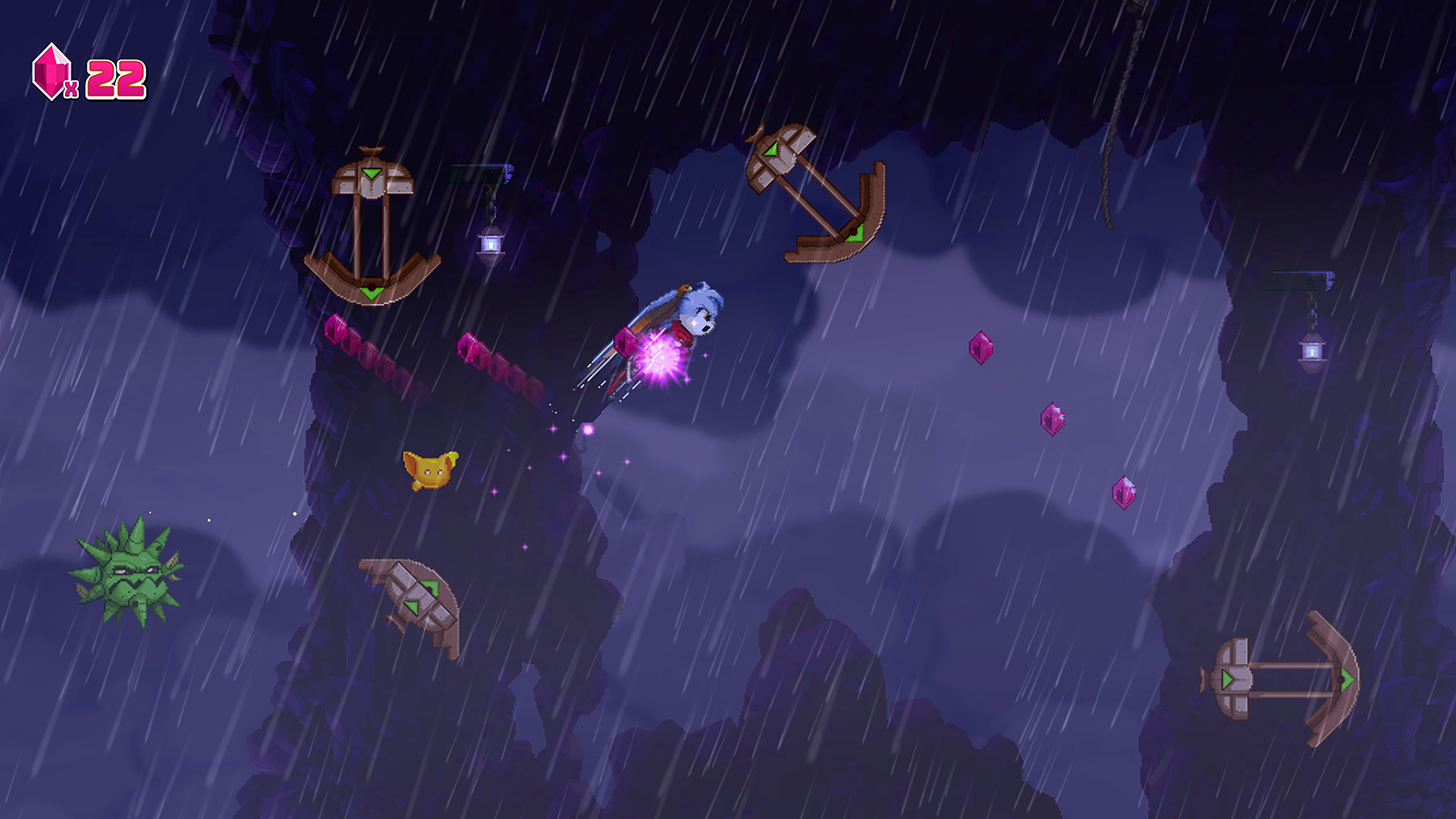Click the yellow flying bat creature
The image size is (1456, 819).
(x=431, y=470)
